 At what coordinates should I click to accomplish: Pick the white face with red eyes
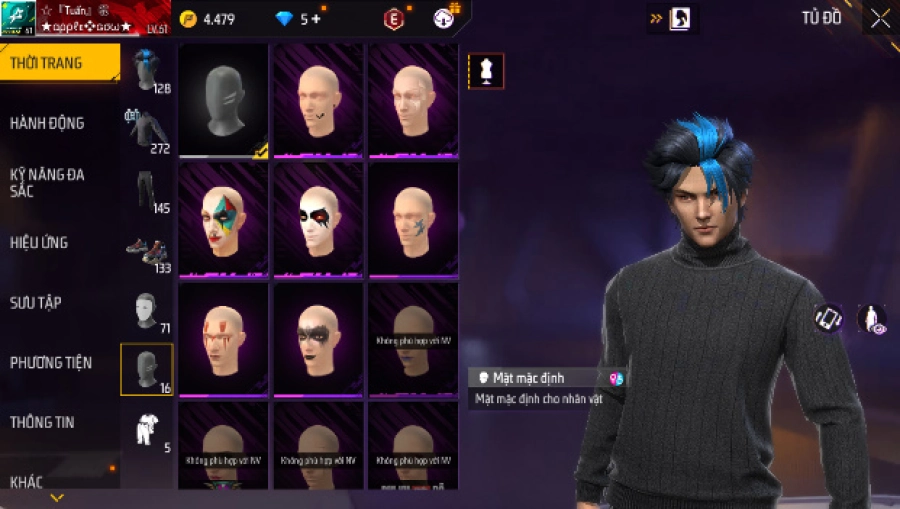coord(318,219)
